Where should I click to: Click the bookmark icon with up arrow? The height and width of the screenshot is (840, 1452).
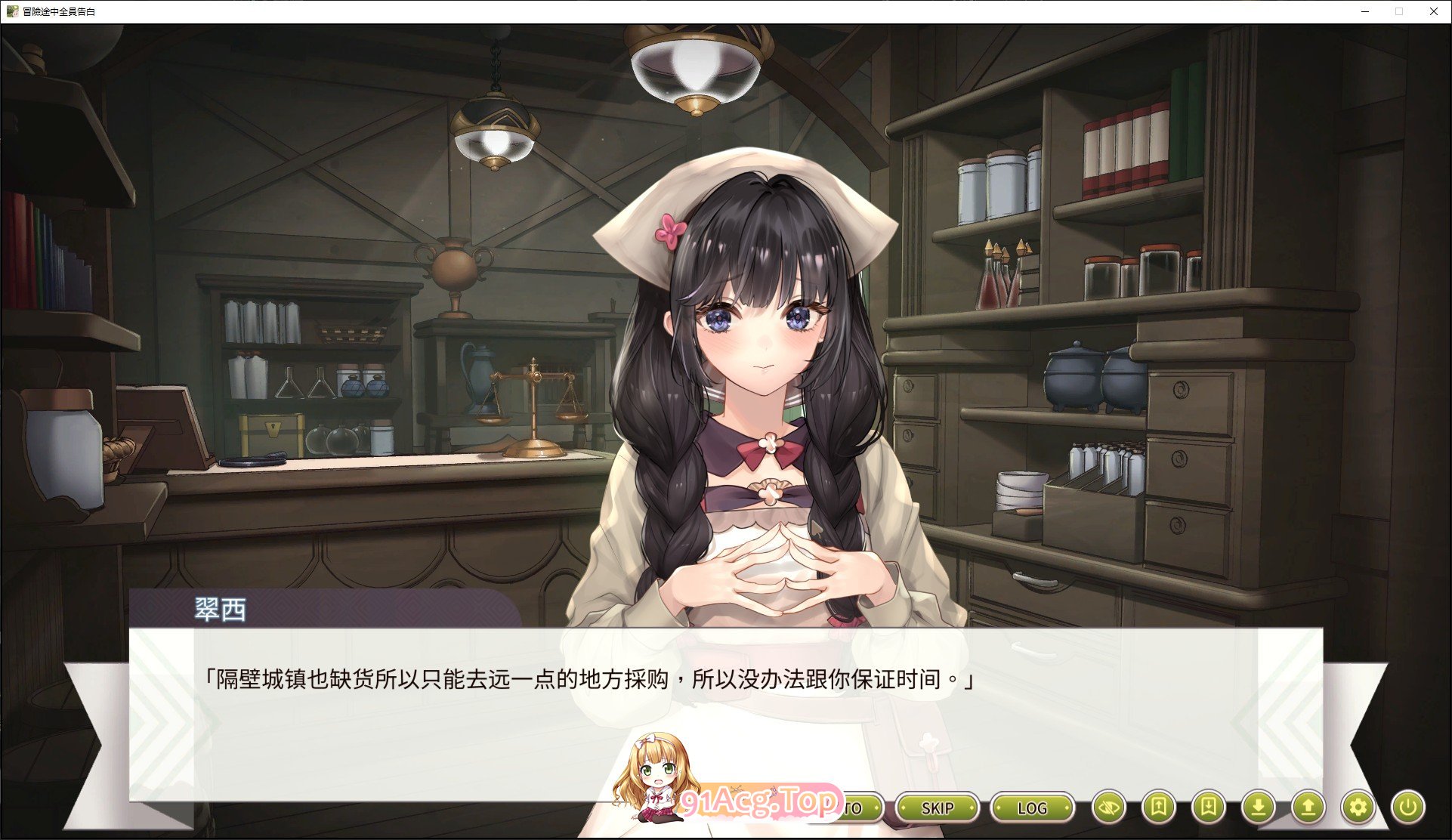[1158, 808]
